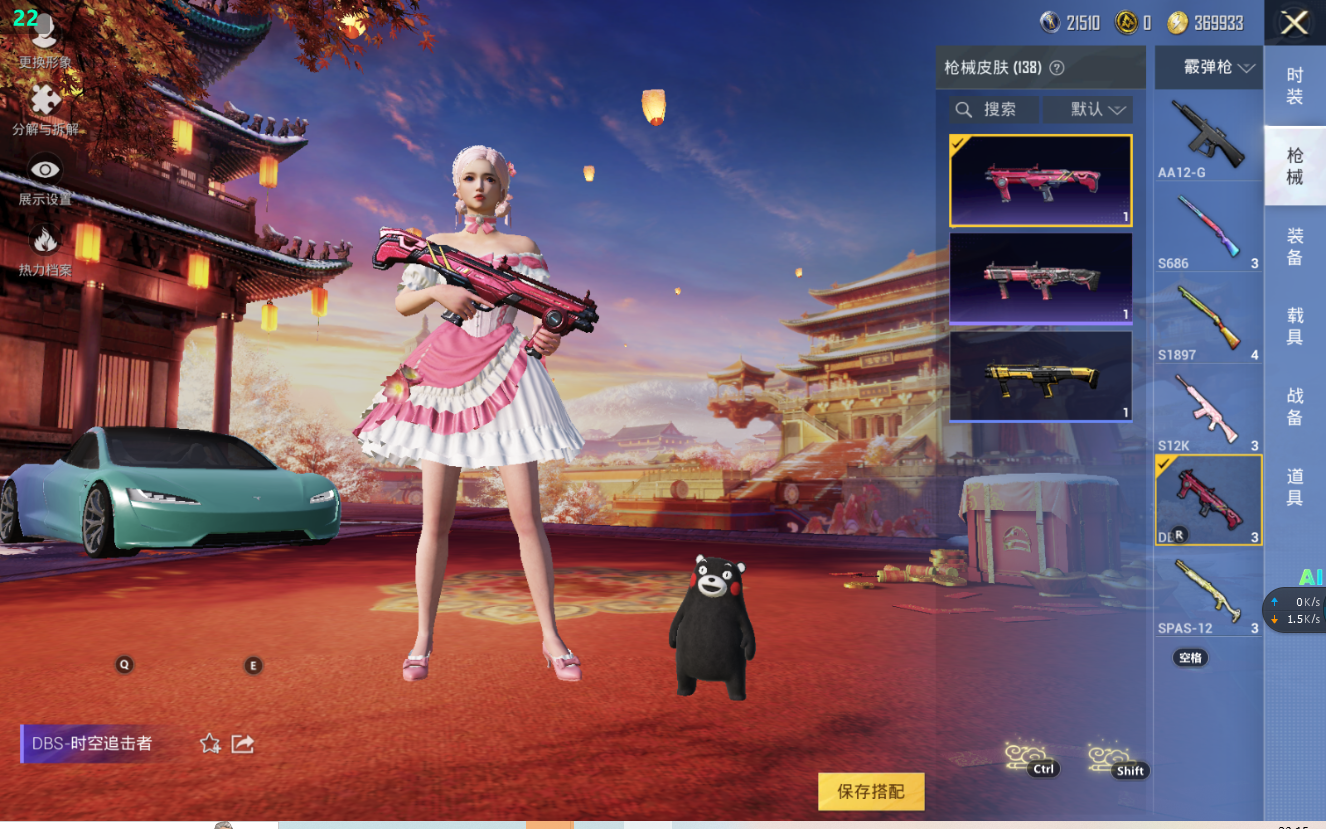The width and height of the screenshot is (1326, 829).
Task: Select the 载具 tab
Action: coord(1294,326)
